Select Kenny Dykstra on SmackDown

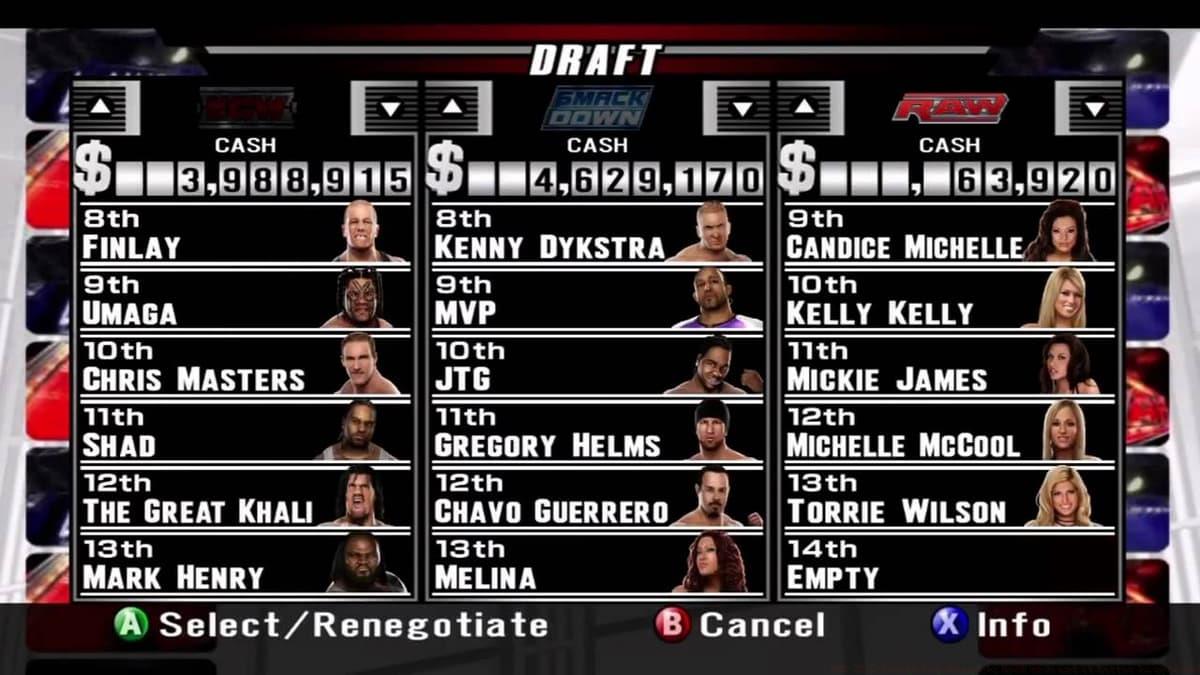pyautogui.click(x=596, y=233)
